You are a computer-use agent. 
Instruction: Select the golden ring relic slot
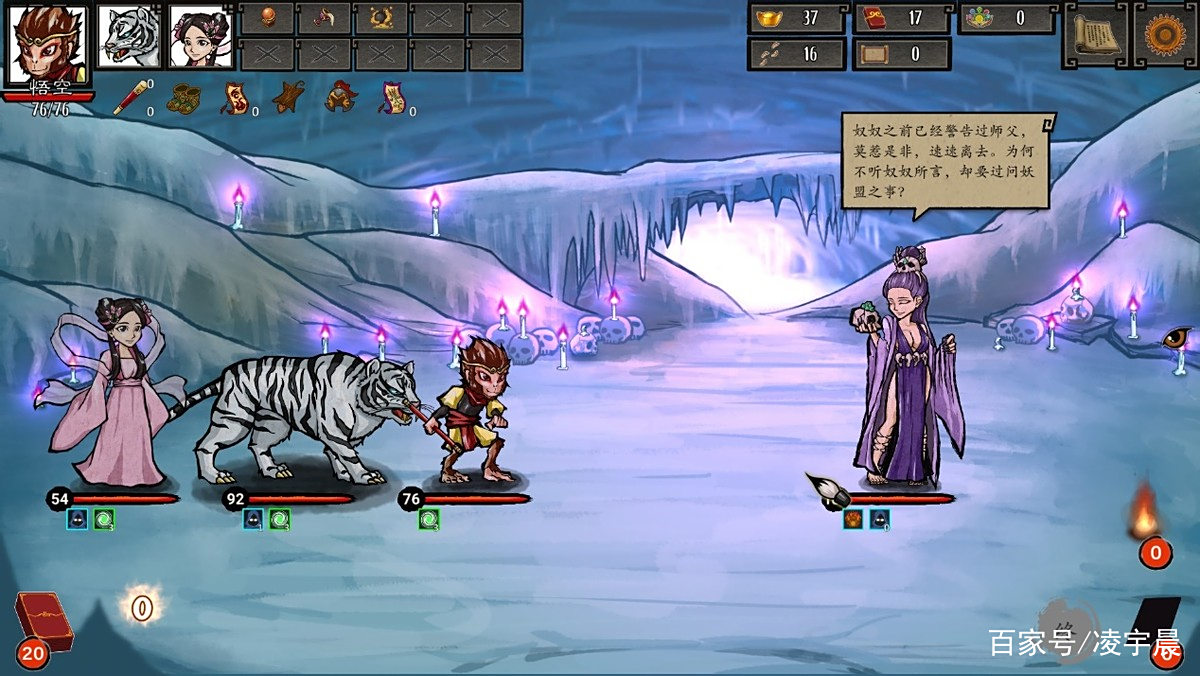(381, 17)
